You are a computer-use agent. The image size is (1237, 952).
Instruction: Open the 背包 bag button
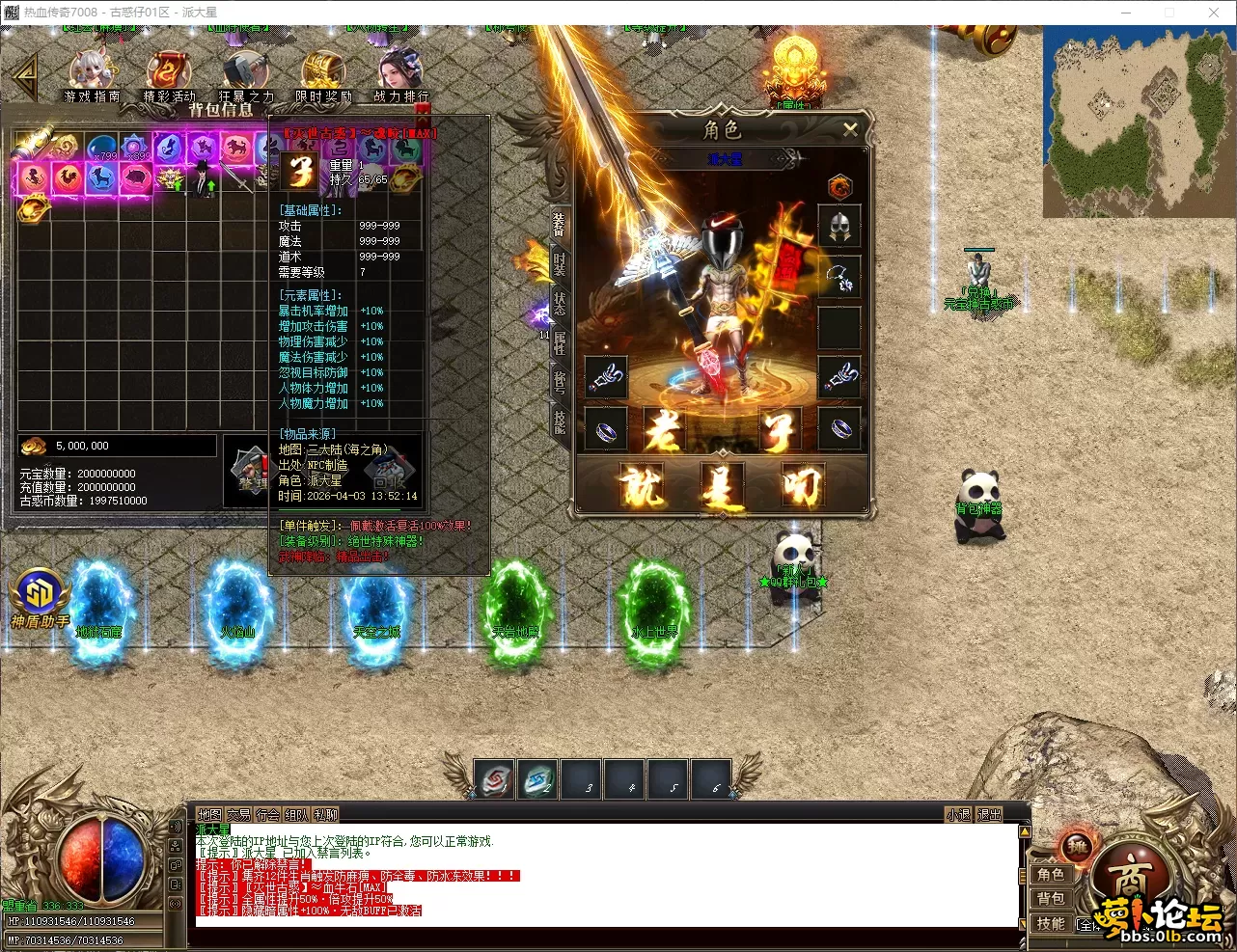click(1051, 899)
